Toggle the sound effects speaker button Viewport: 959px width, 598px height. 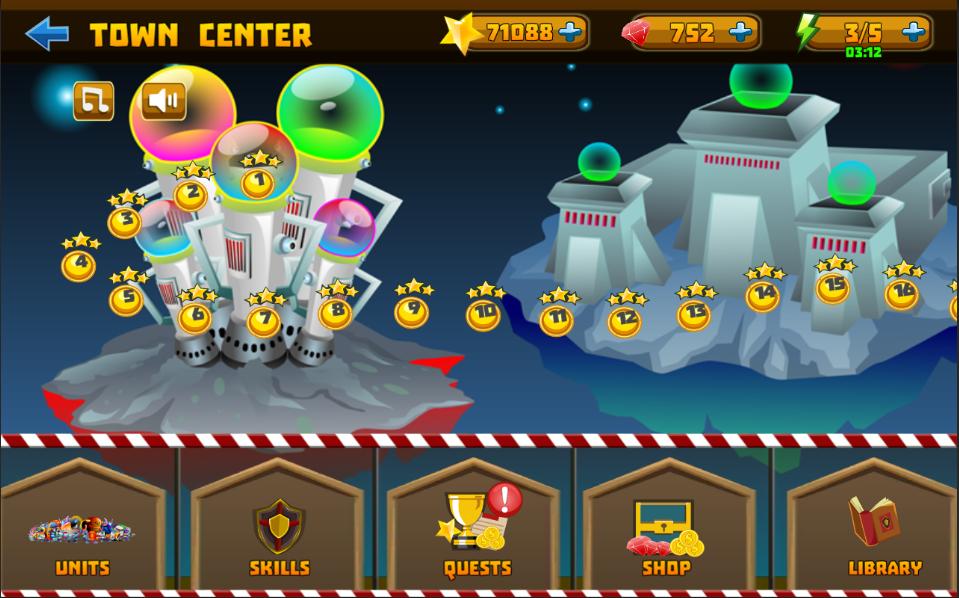click(164, 101)
